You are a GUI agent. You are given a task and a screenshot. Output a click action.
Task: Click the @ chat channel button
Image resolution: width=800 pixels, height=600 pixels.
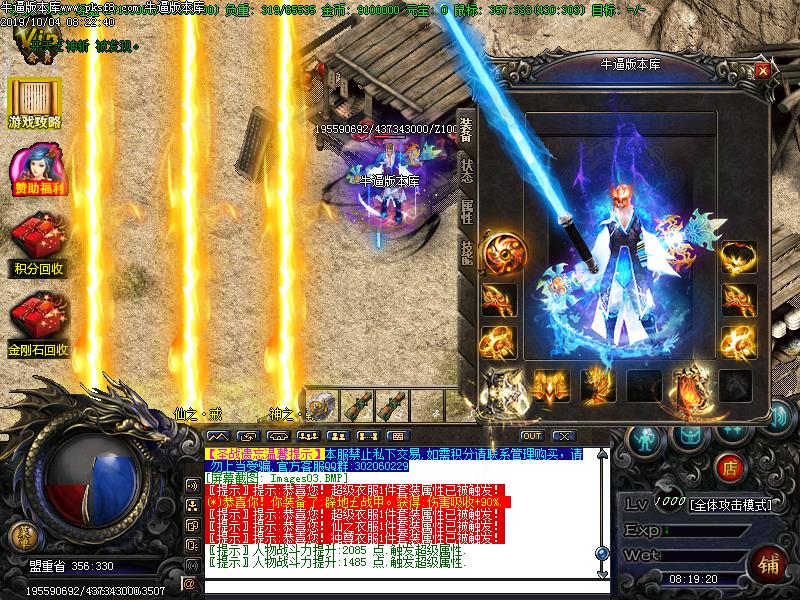(x=190, y=582)
